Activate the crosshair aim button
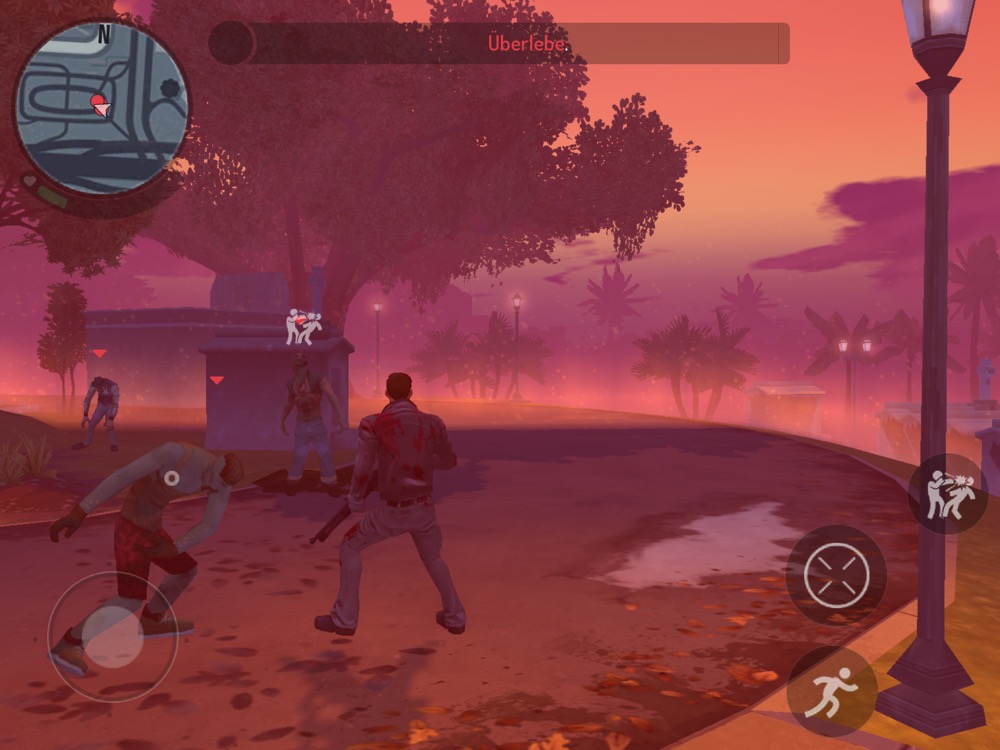The width and height of the screenshot is (1000, 750). [x=836, y=575]
